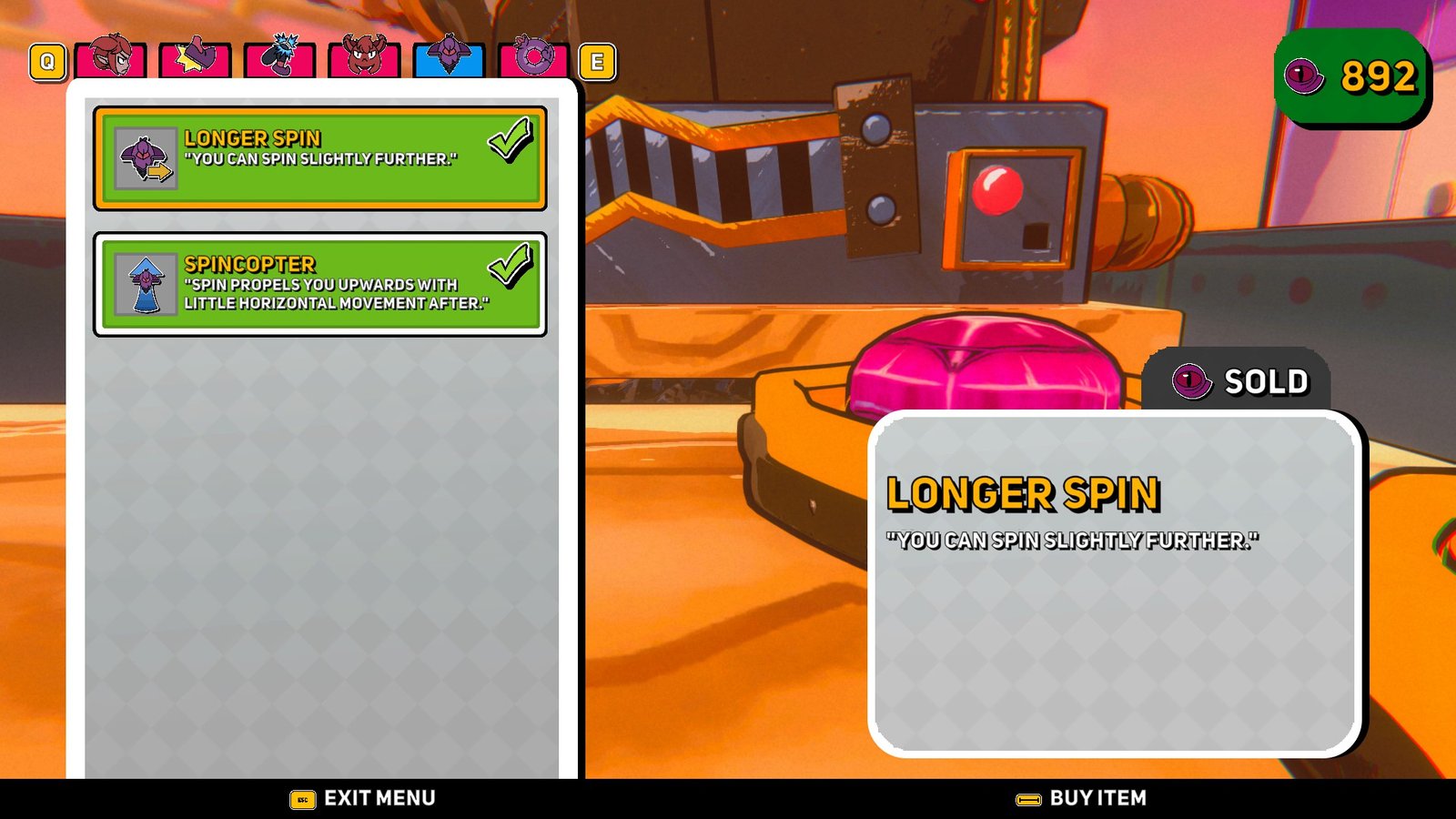
Task: Select the Spincopter shop entry
Action: 318,283
